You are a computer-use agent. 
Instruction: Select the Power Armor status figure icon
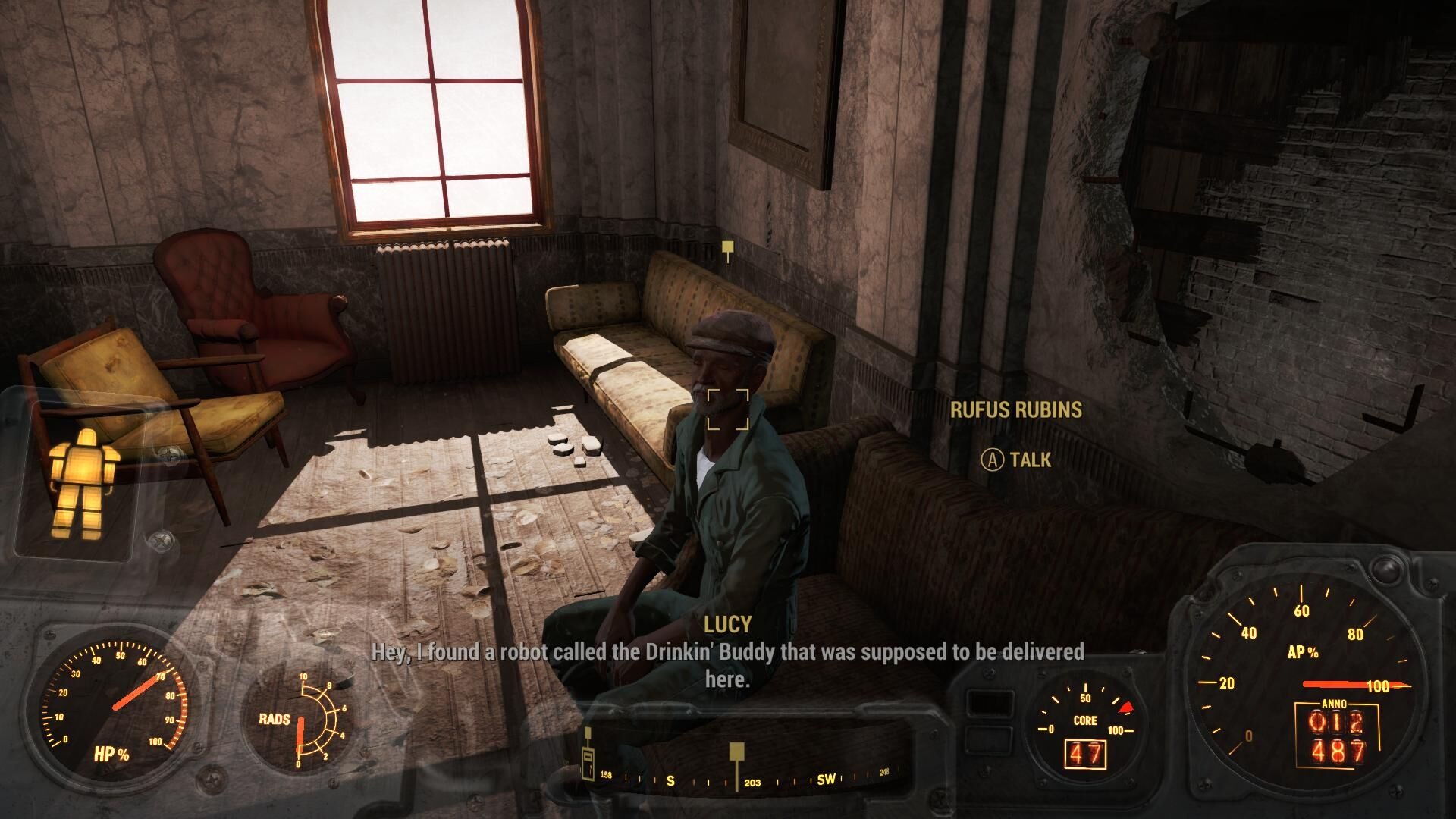(x=86, y=480)
